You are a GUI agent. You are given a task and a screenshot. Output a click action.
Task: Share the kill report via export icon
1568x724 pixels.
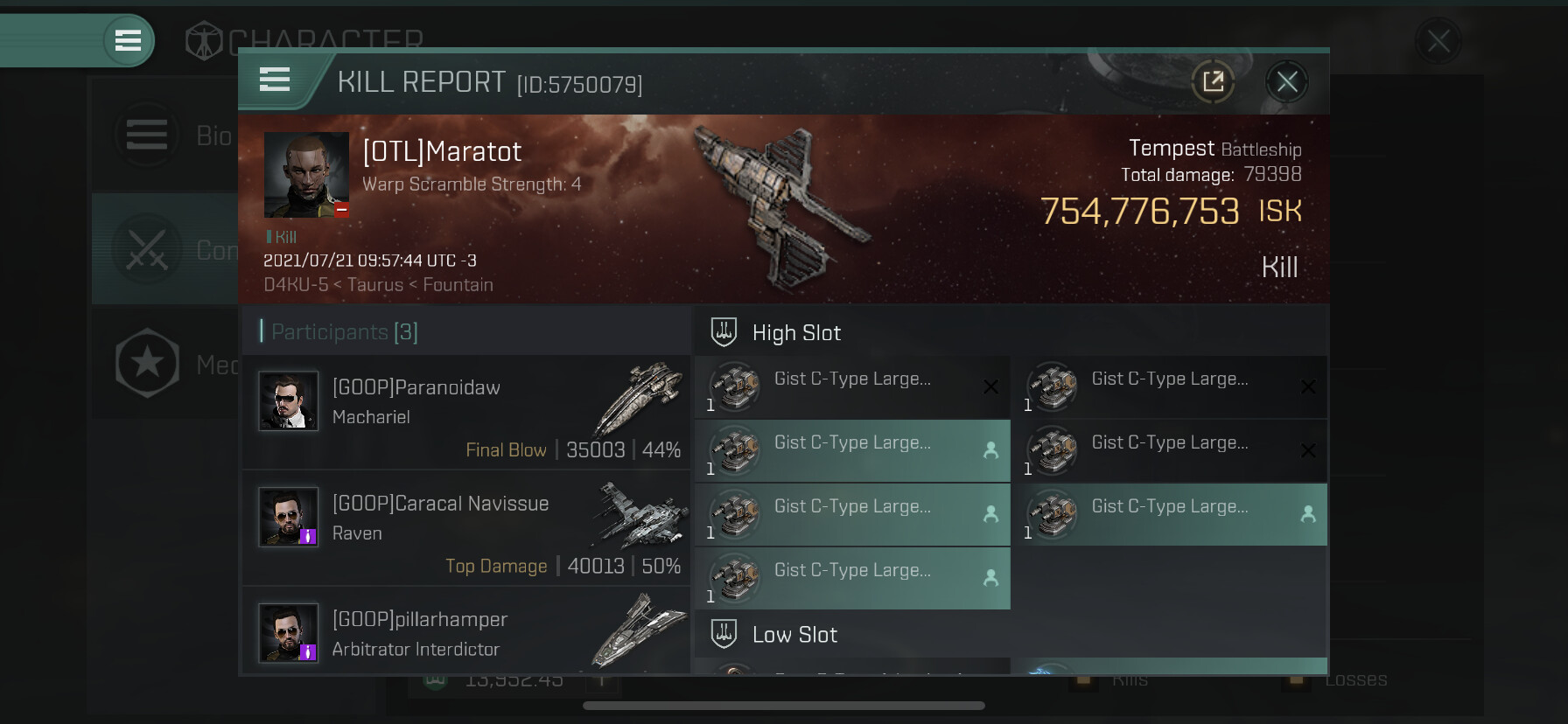tap(1213, 82)
